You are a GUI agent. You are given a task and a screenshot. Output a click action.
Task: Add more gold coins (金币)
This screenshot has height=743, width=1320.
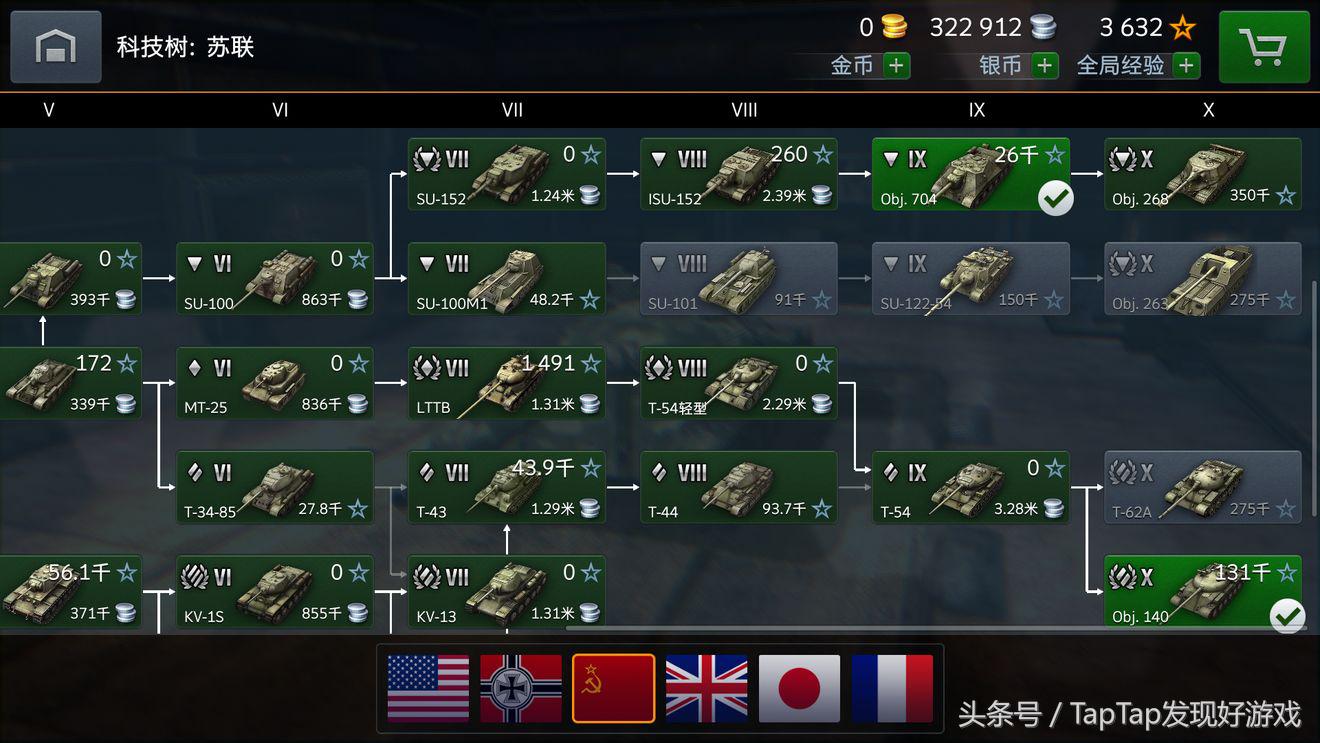click(896, 66)
